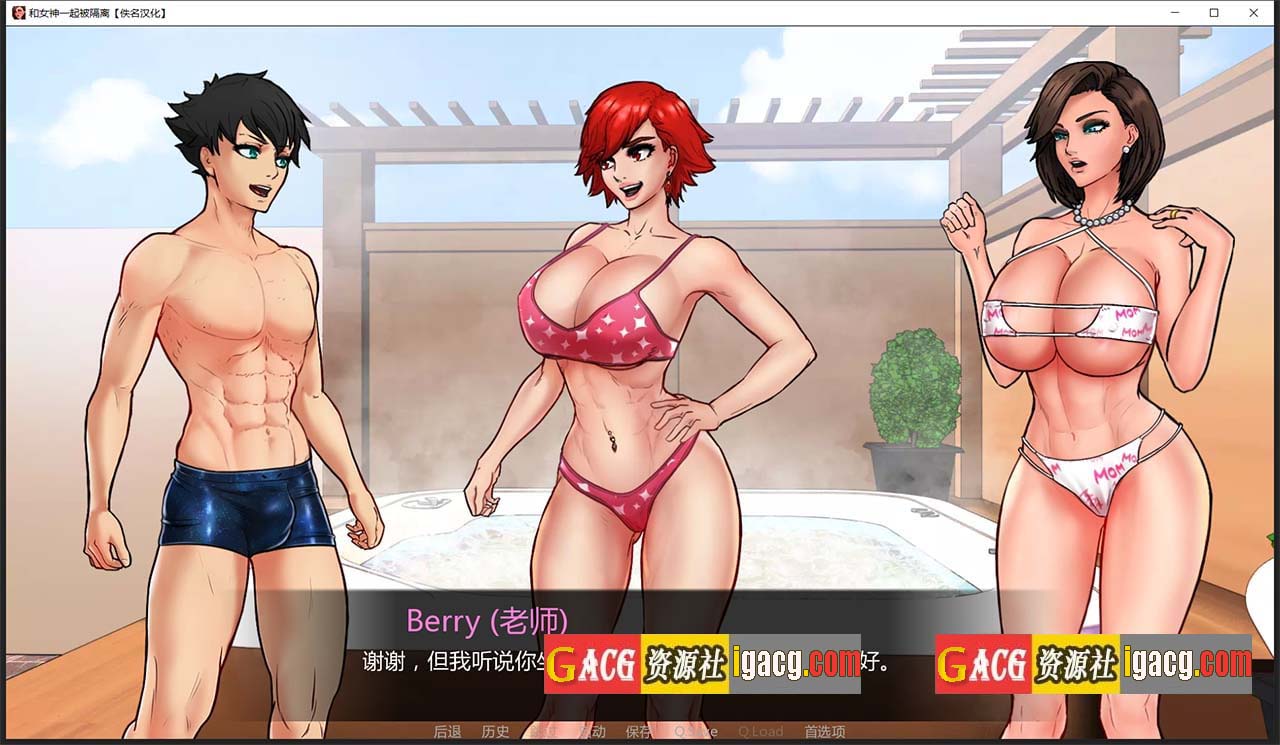Open the 保存 (Save) screen
The height and width of the screenshot is (745, 1280).
pos(639,732)
